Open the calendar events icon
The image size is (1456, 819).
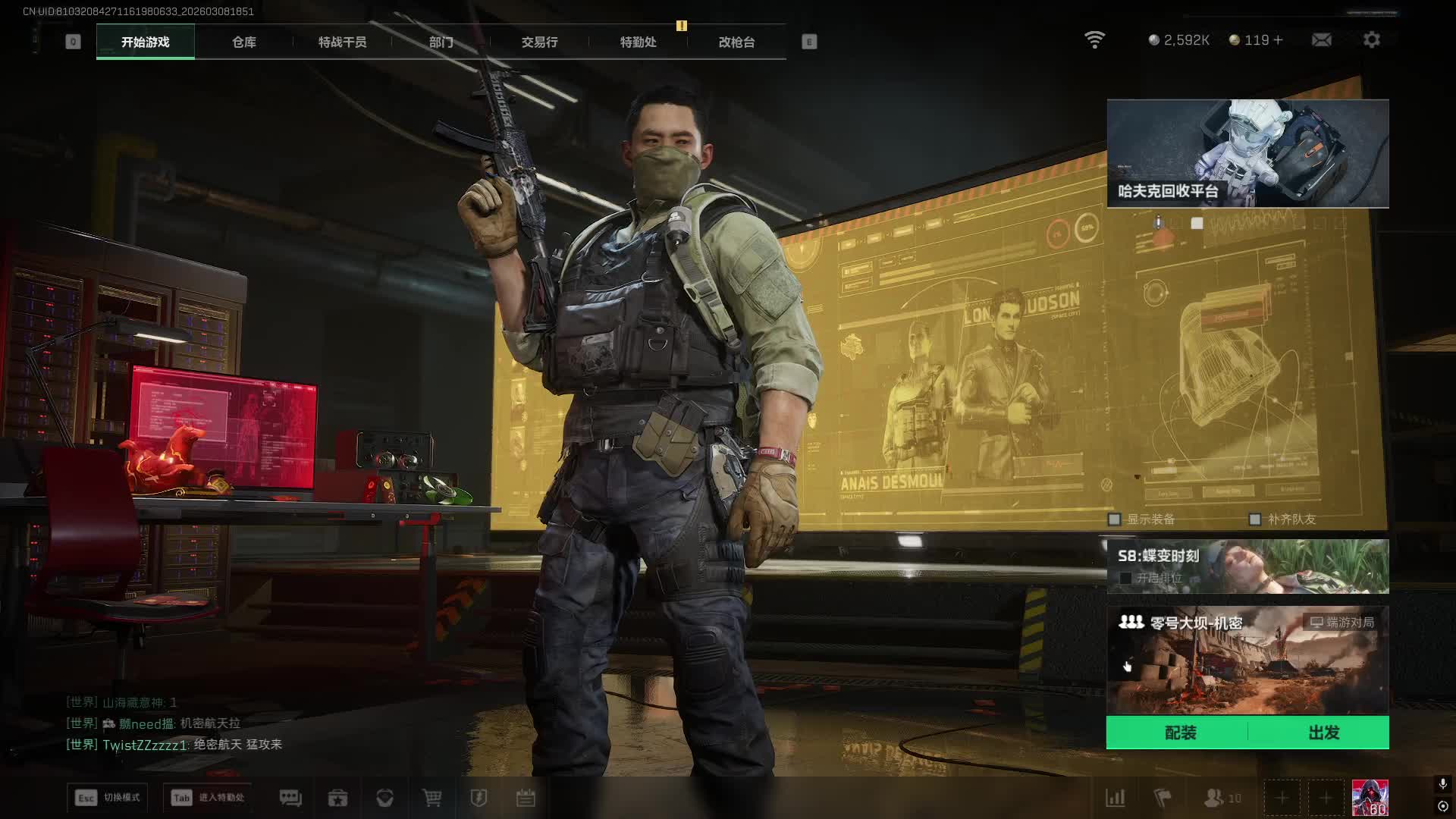point(526,798)
